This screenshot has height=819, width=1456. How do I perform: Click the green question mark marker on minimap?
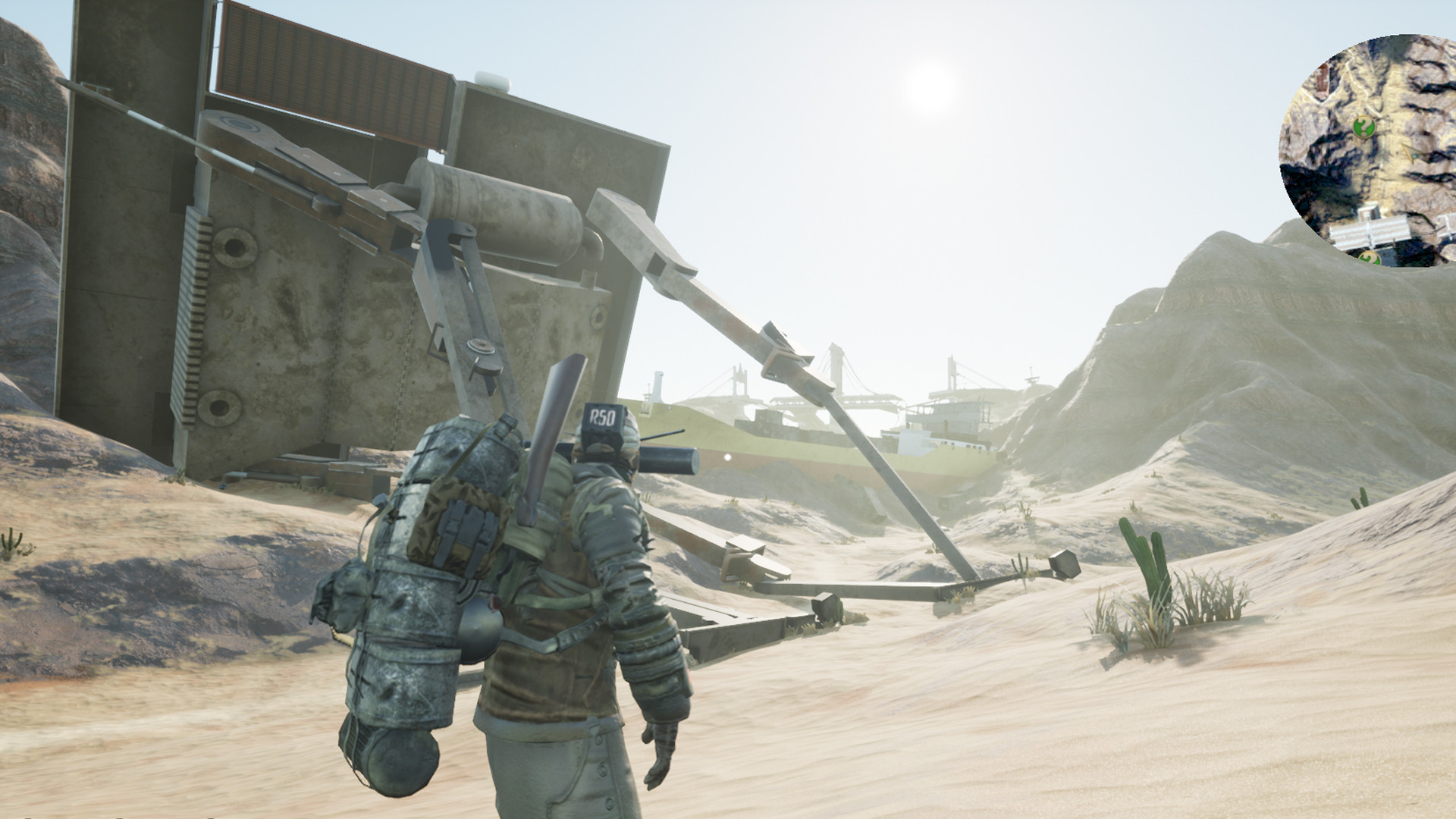coord(1363,127)
